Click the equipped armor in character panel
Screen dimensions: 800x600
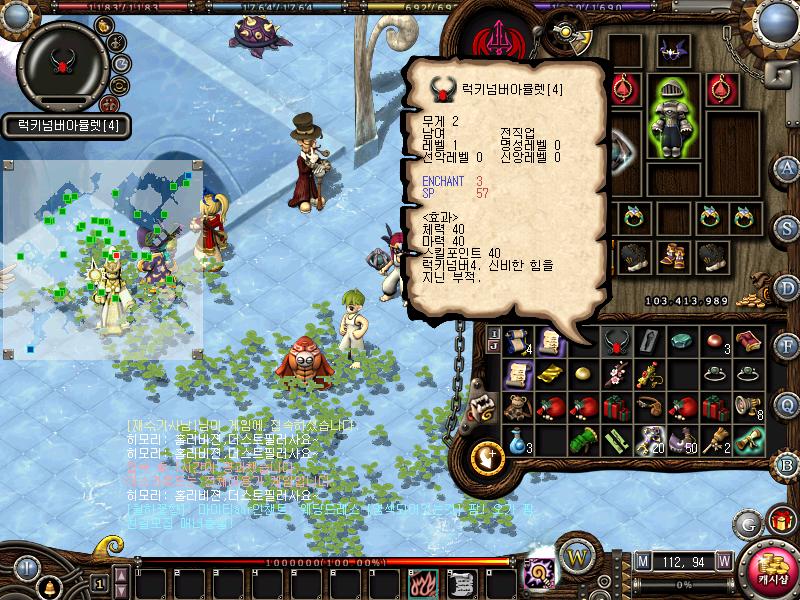(x=673, y=122)
